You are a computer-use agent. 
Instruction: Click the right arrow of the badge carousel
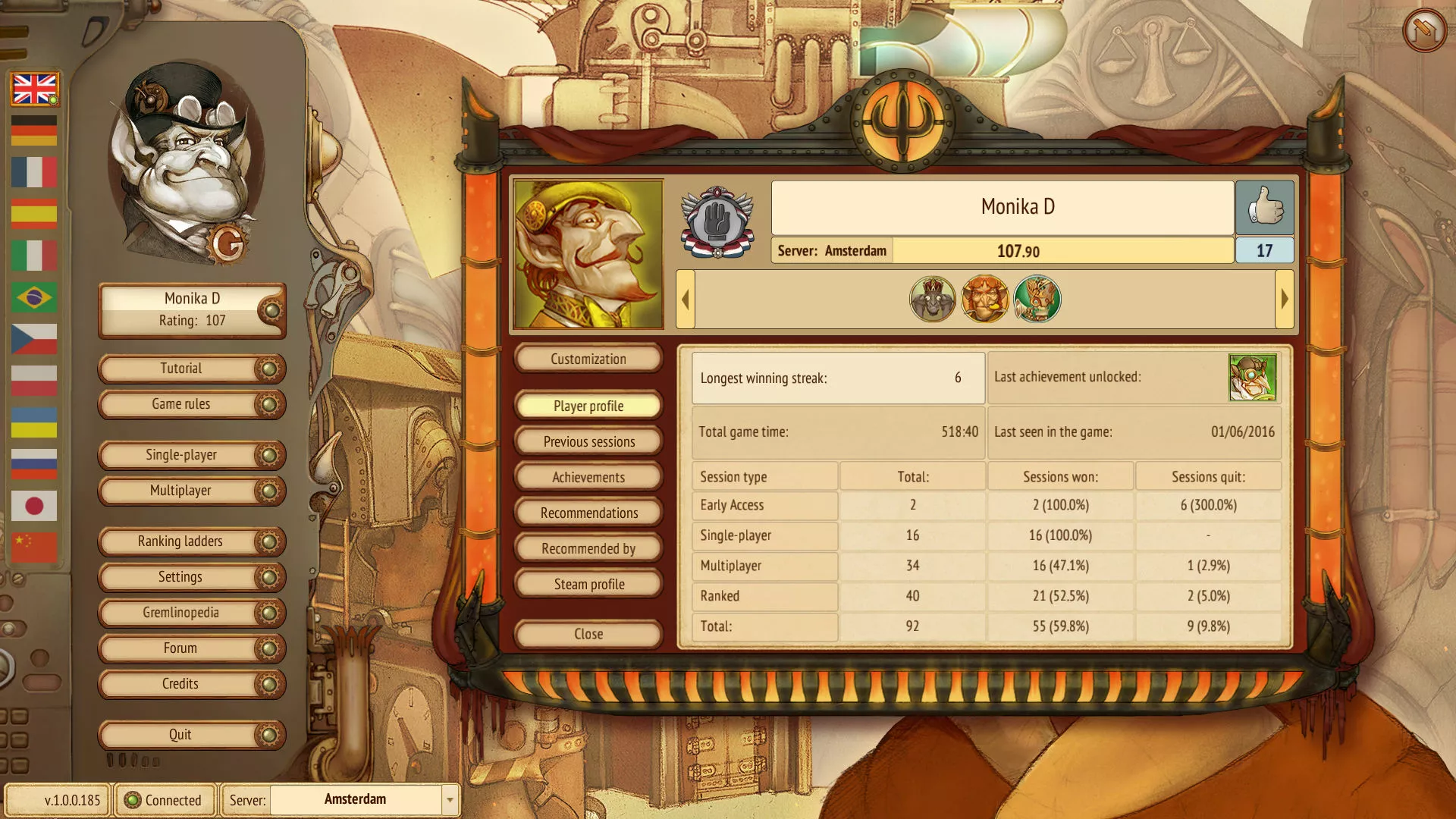[x=1285, y=299]
